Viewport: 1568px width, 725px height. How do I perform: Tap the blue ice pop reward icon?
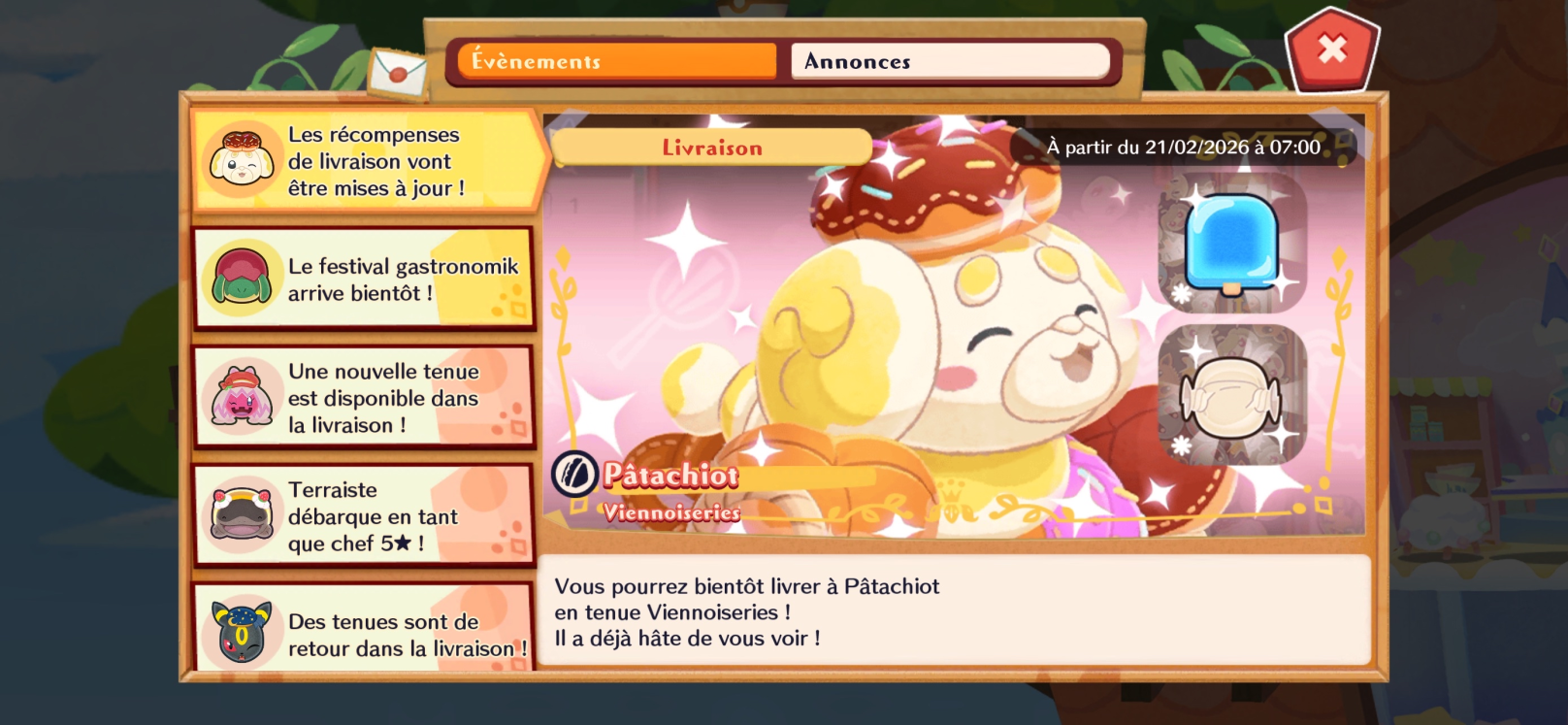coord(1232,243)
